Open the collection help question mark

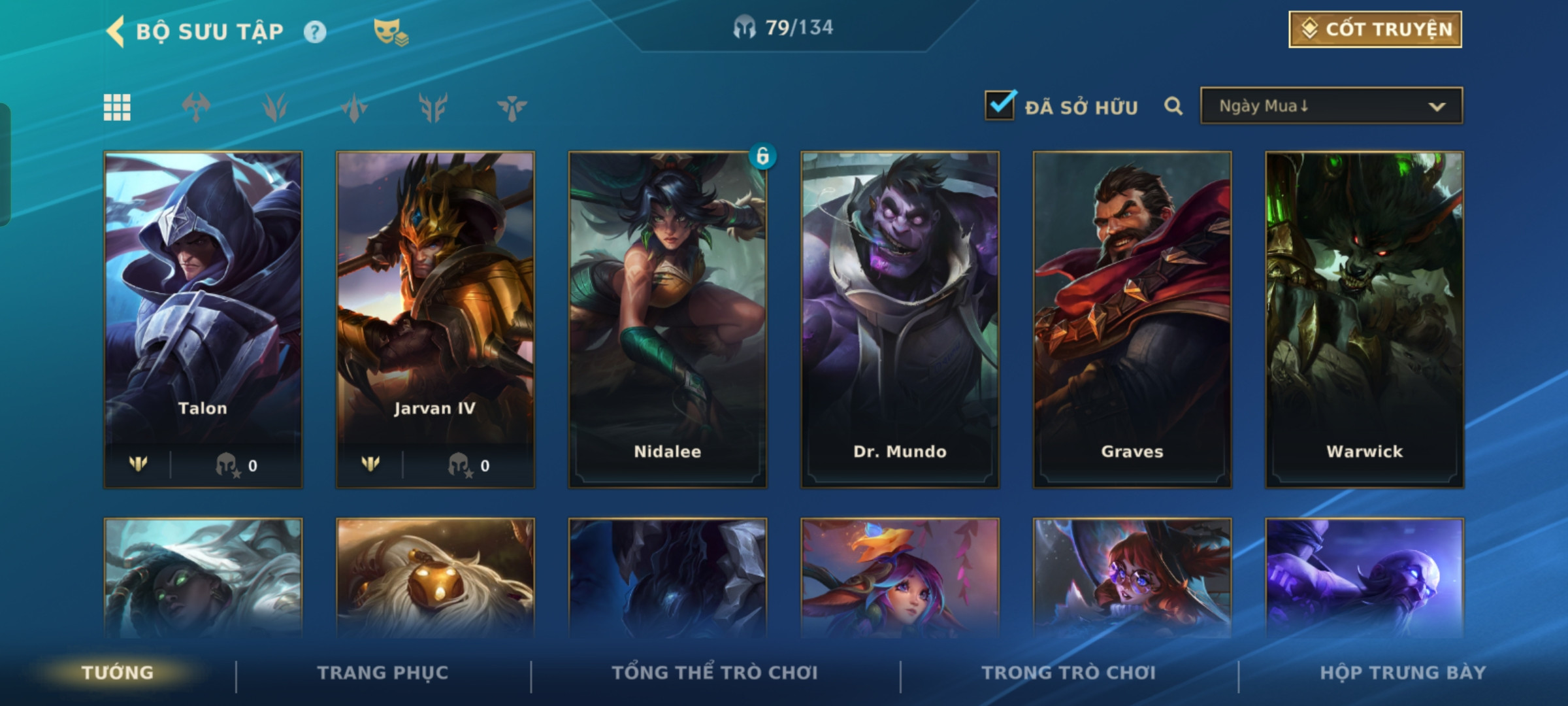tap(315, 32)
